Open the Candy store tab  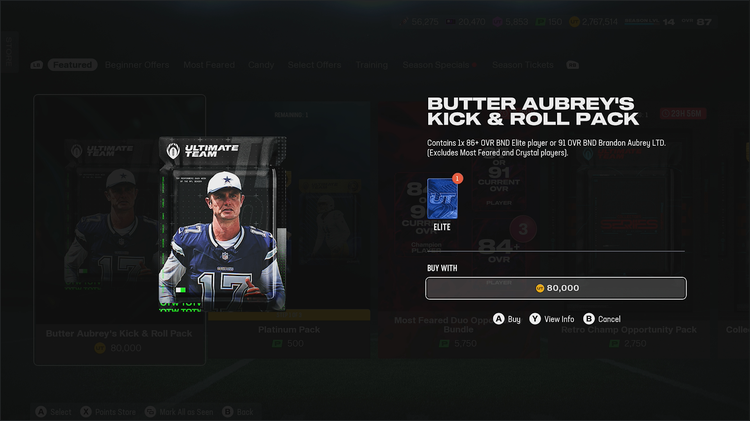point(261,65)
